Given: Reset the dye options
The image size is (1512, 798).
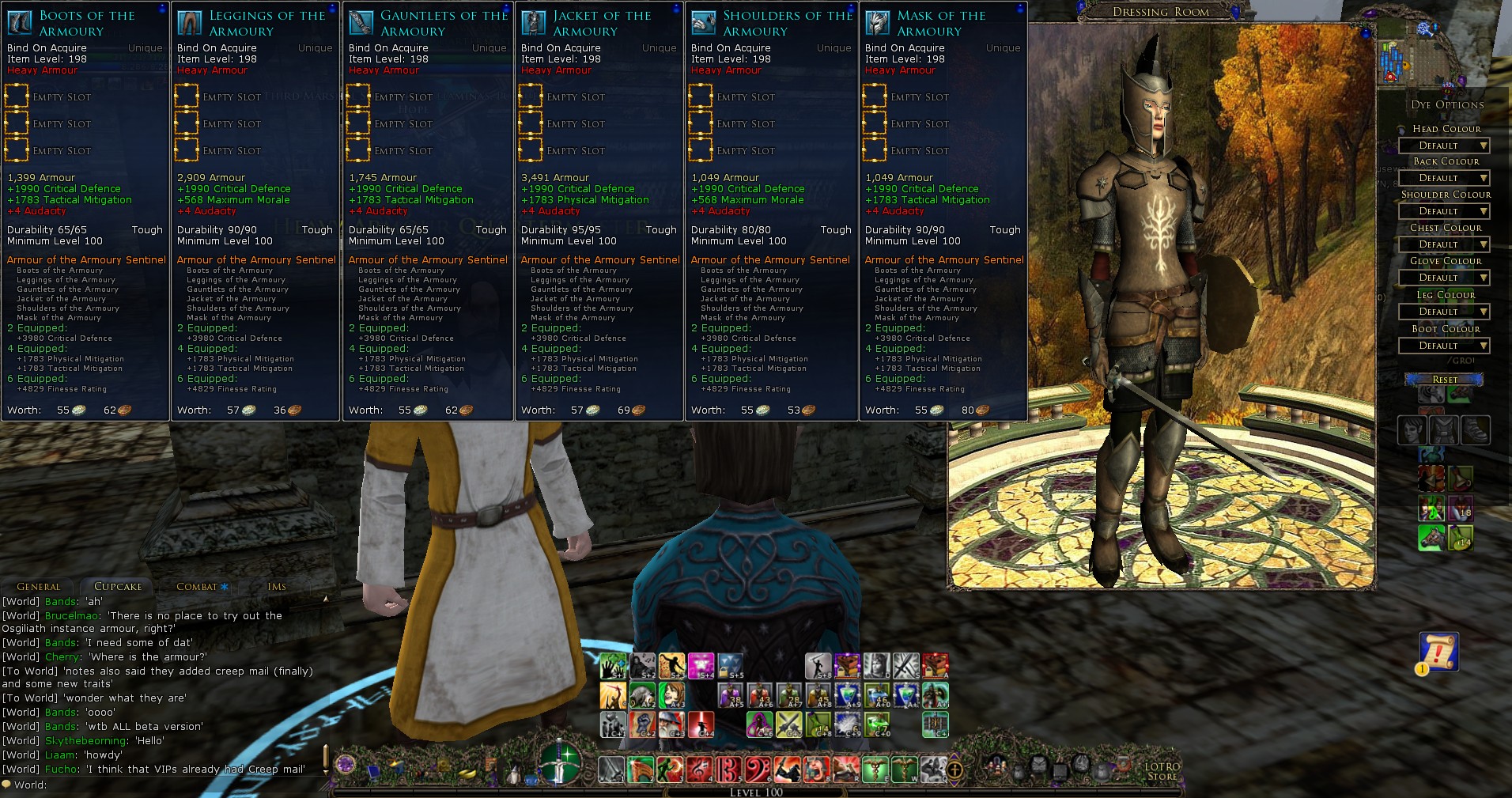Looking at the screenshot, I should (1444, 380).
